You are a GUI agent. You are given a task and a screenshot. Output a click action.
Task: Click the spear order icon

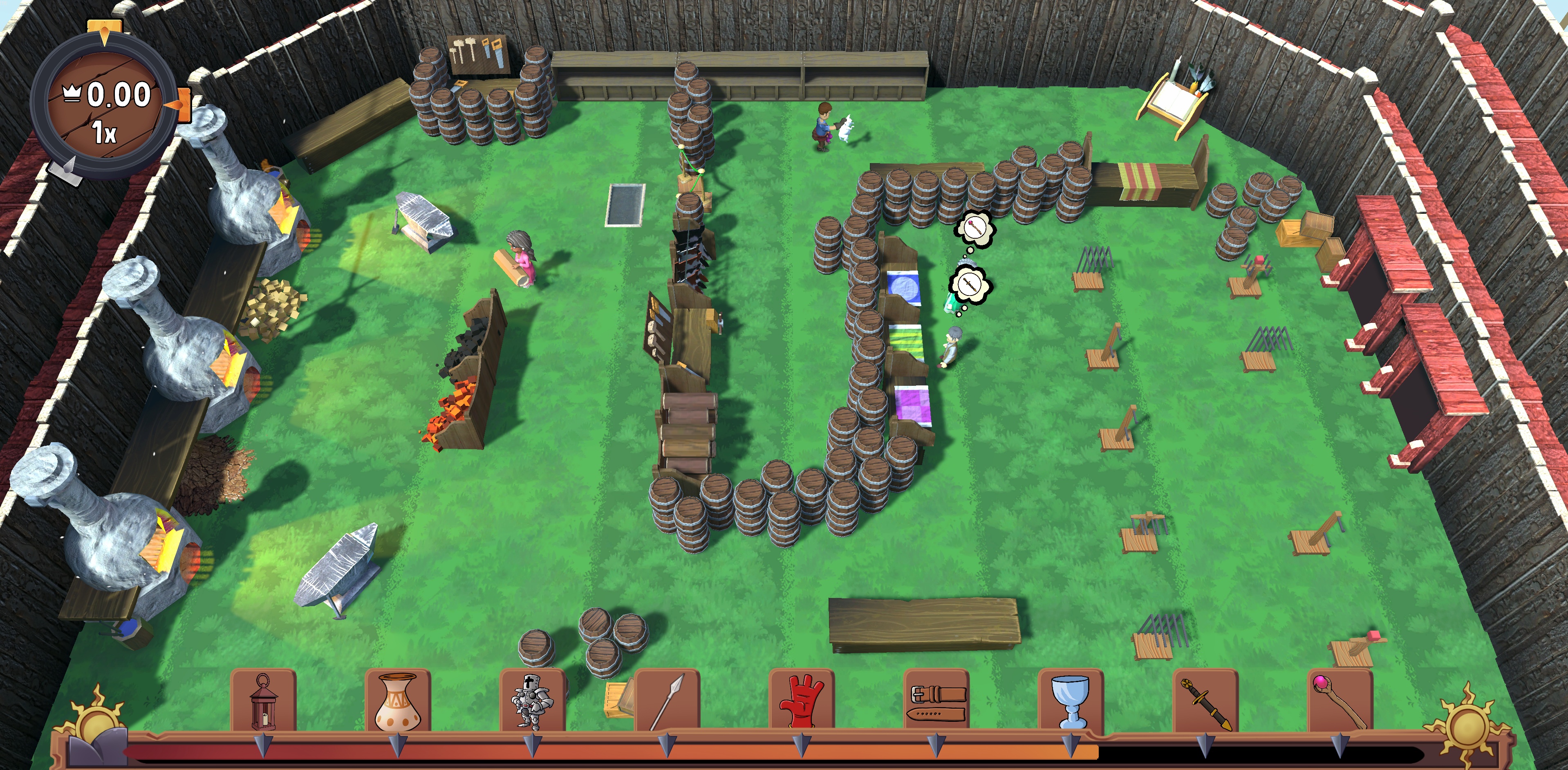point(667,701)
